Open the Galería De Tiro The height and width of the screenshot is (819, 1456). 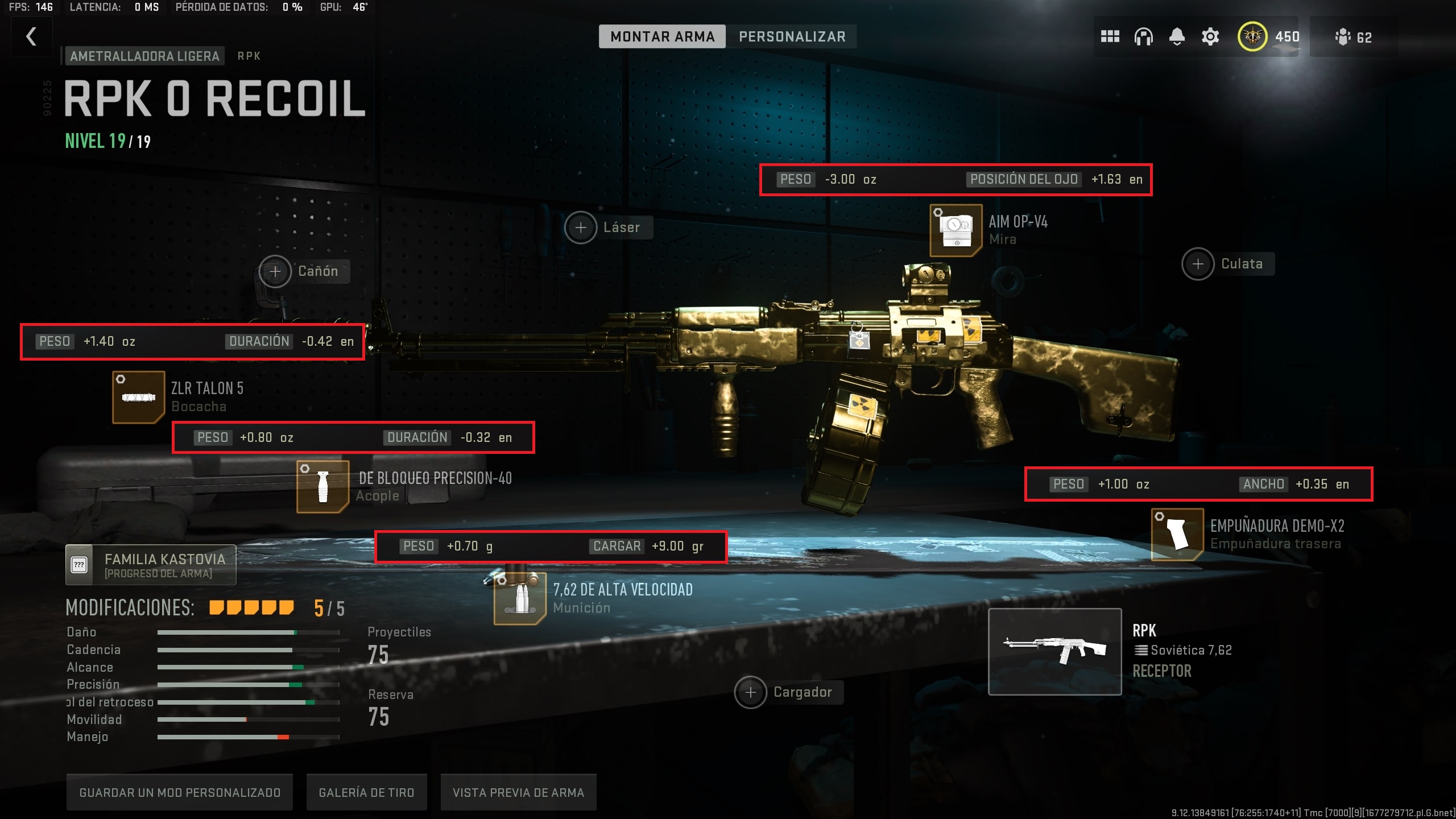[366, 792]
